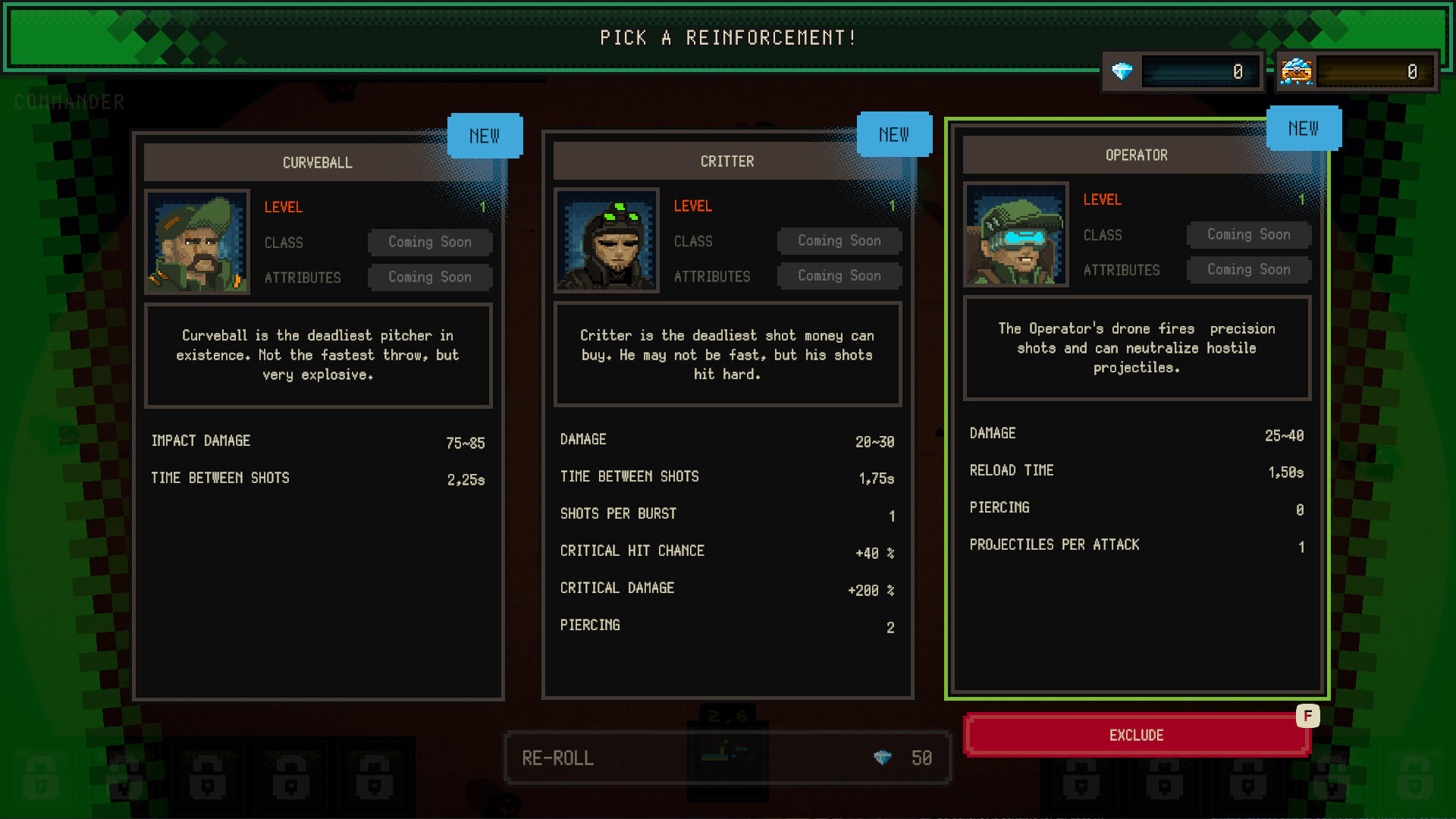This screenshot has width=1456, height=819.
Task: Click the diamond currency icon
Action: (x=1120, y=71)
